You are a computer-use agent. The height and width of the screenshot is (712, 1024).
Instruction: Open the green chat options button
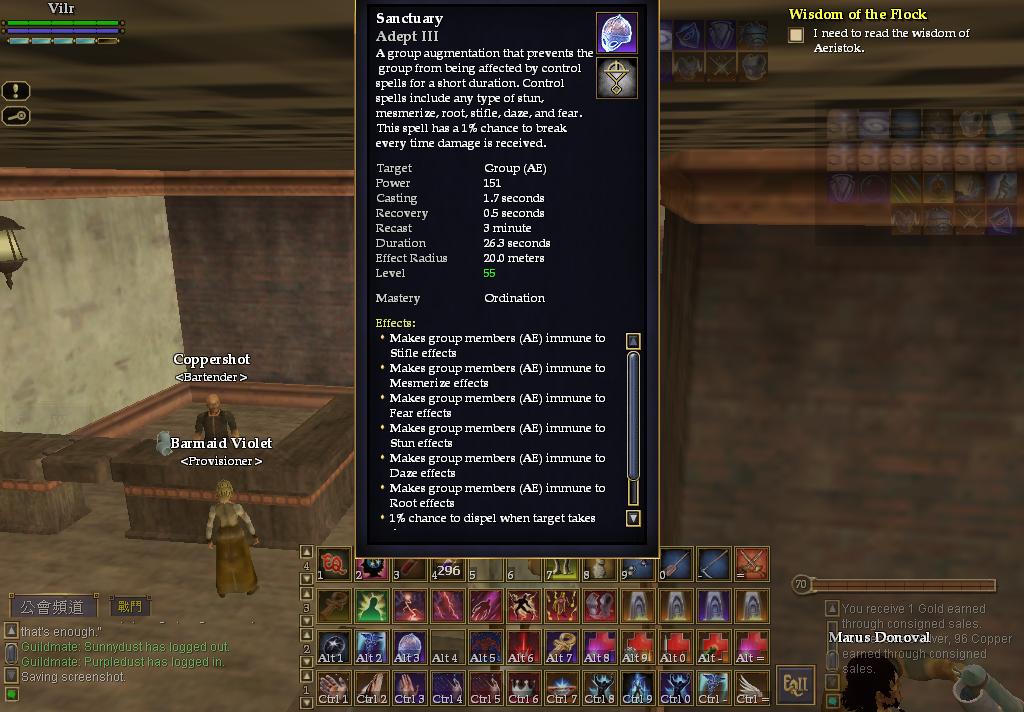tap(11, 694)
